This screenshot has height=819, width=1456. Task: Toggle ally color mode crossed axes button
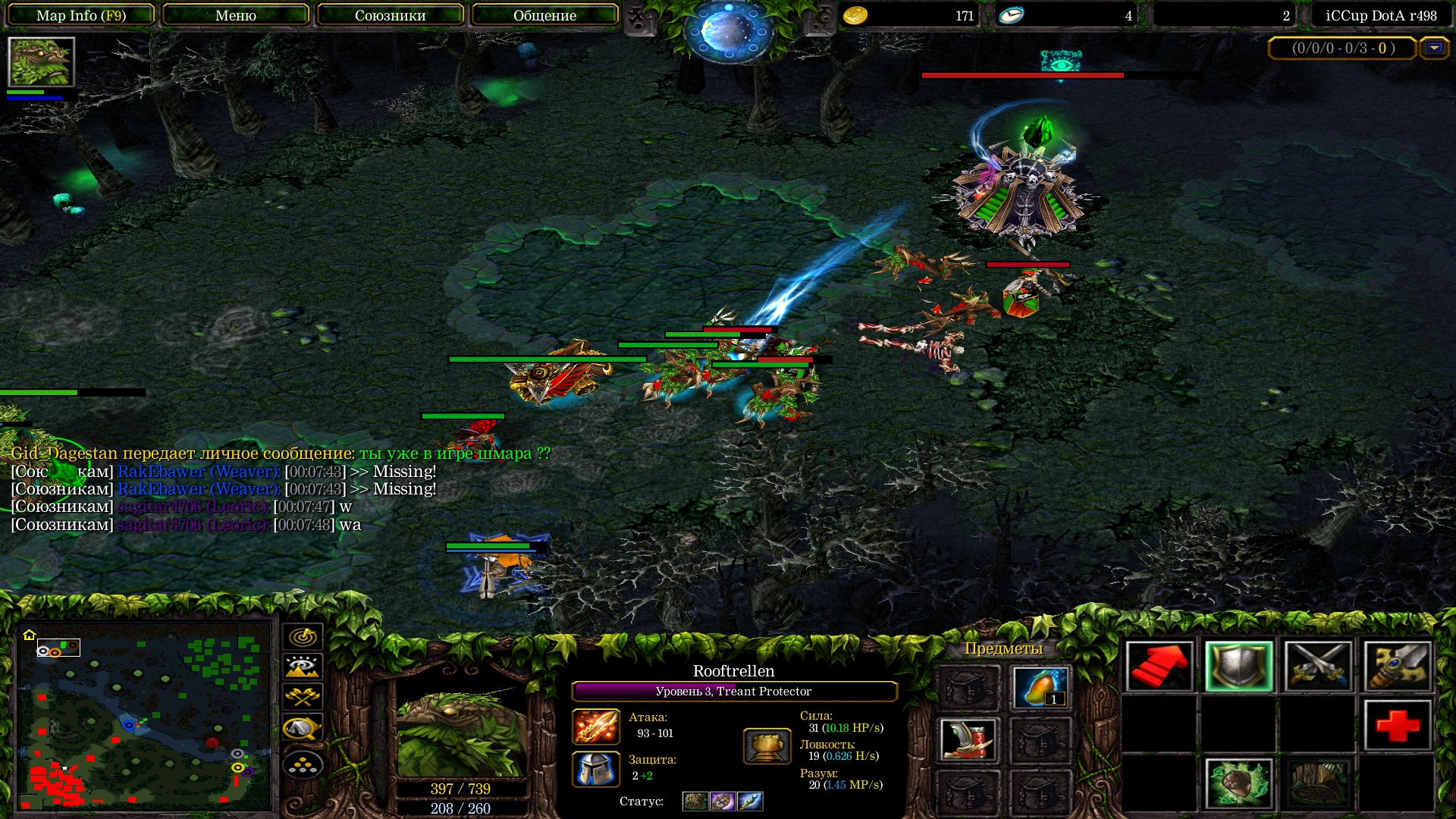coord(303,697)
